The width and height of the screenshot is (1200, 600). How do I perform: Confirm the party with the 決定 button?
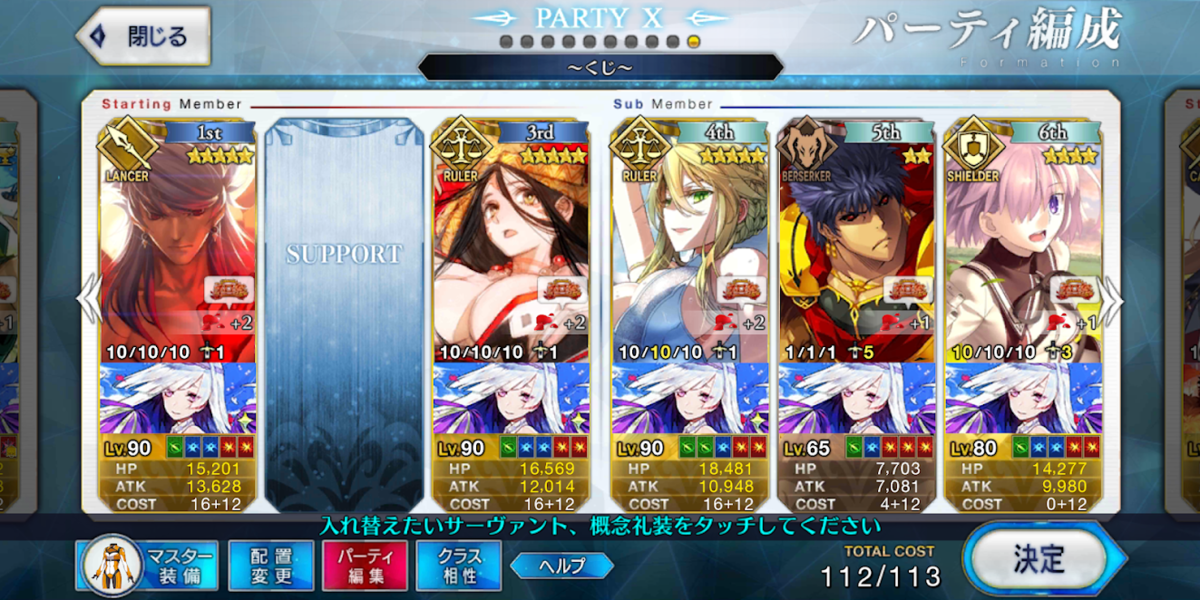(x=1037, y=558)
